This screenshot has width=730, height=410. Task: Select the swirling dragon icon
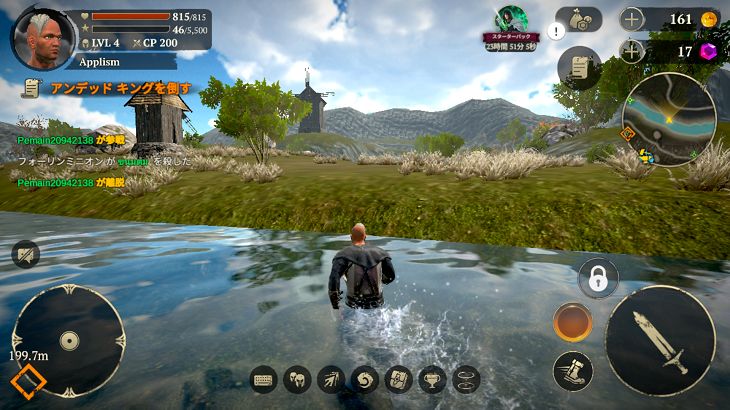click(x=365, y=380)
